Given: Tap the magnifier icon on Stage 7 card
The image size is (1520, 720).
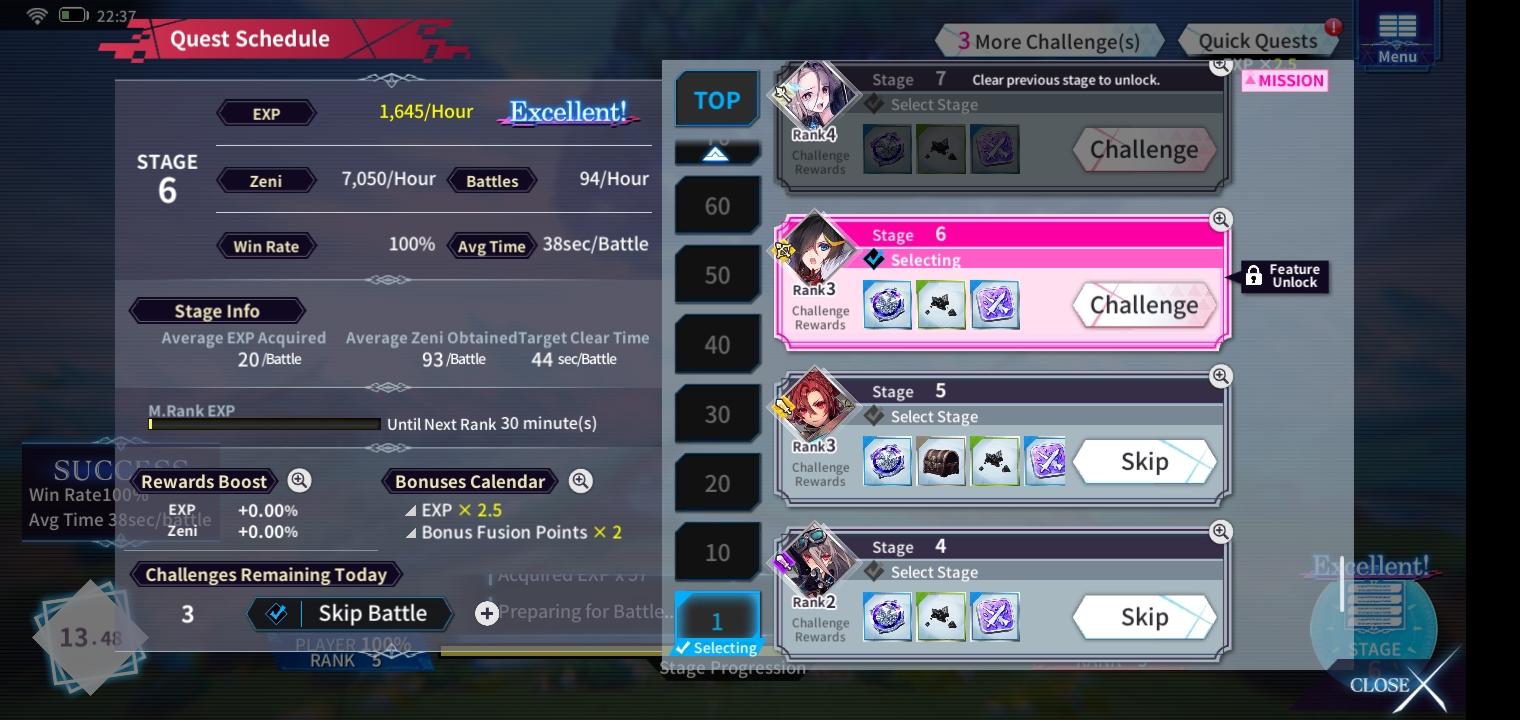Looking at the screenshot, I should click(1221, 64).
